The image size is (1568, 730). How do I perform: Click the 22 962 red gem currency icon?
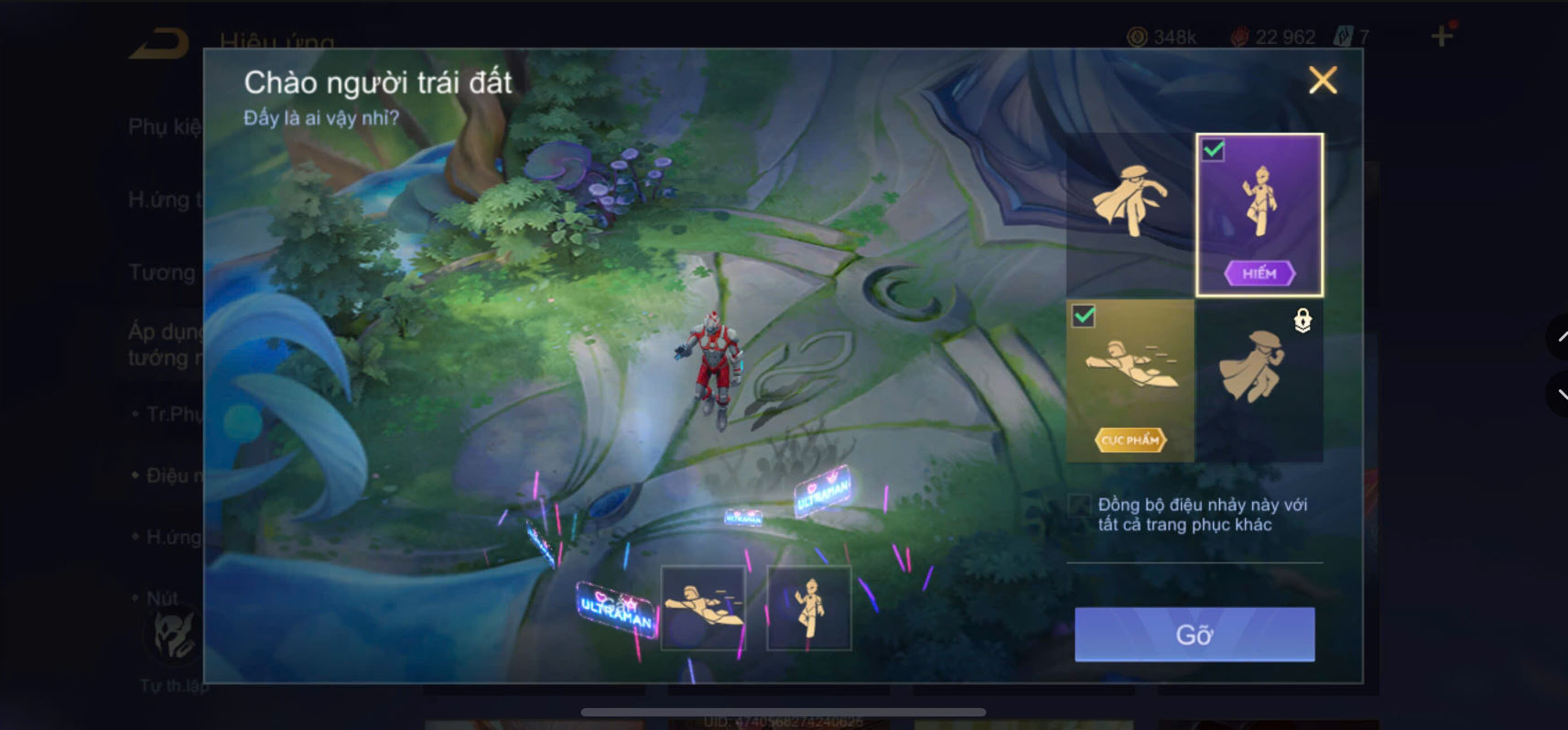(x=1242, y=37)
